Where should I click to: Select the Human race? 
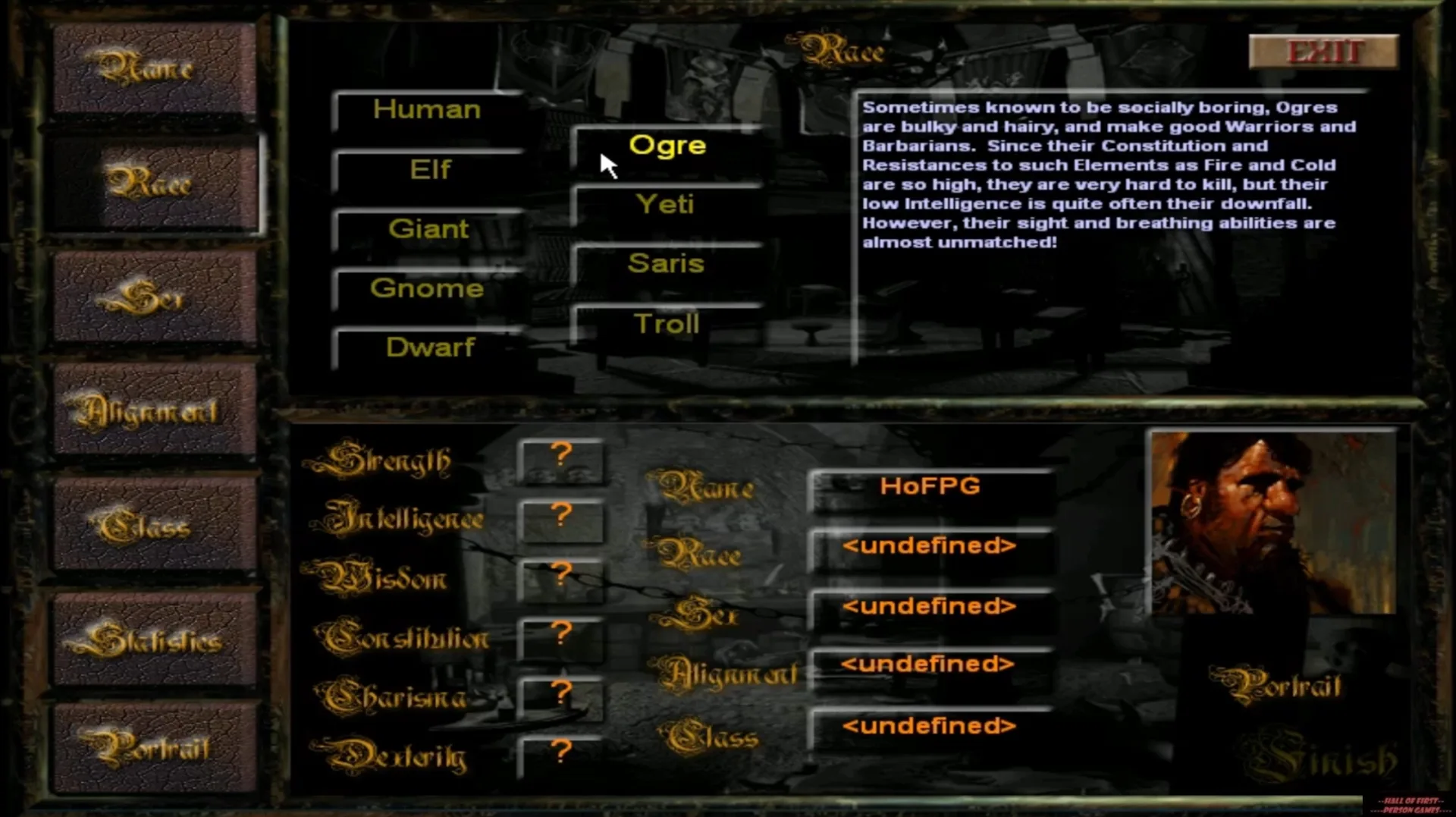(x=428, y=109)
